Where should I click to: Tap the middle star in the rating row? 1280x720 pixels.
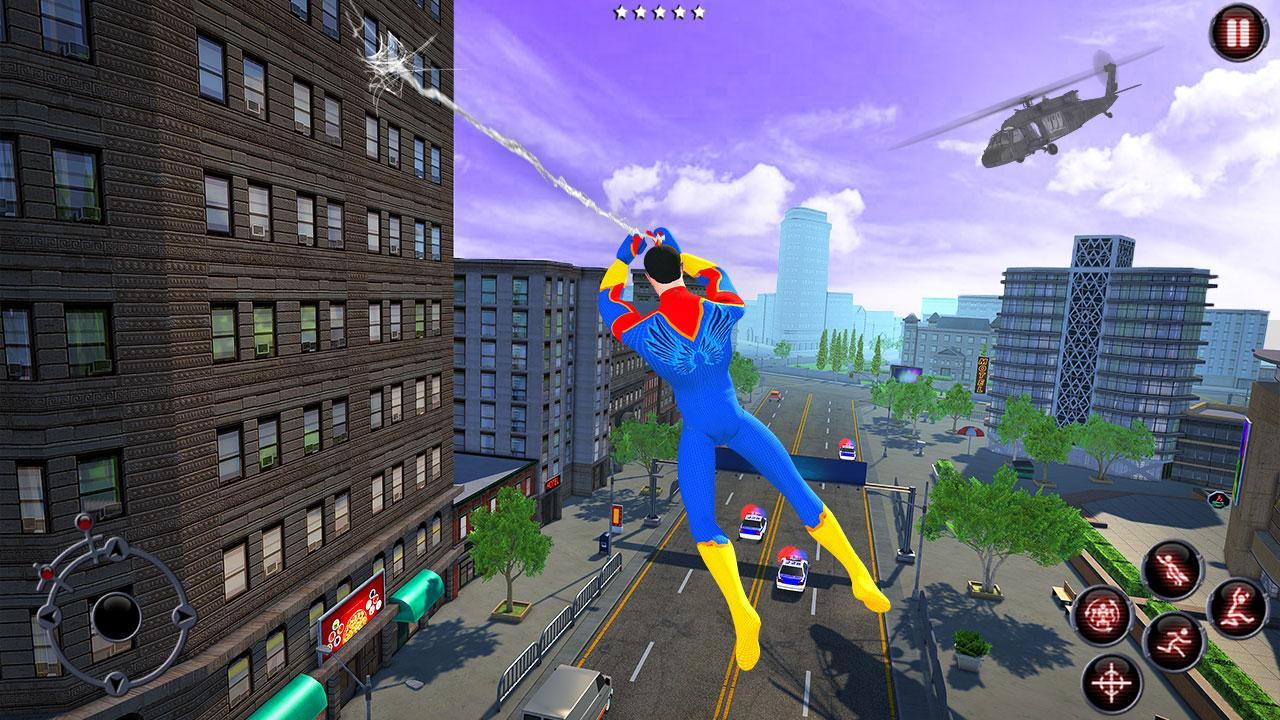[660, 14]
